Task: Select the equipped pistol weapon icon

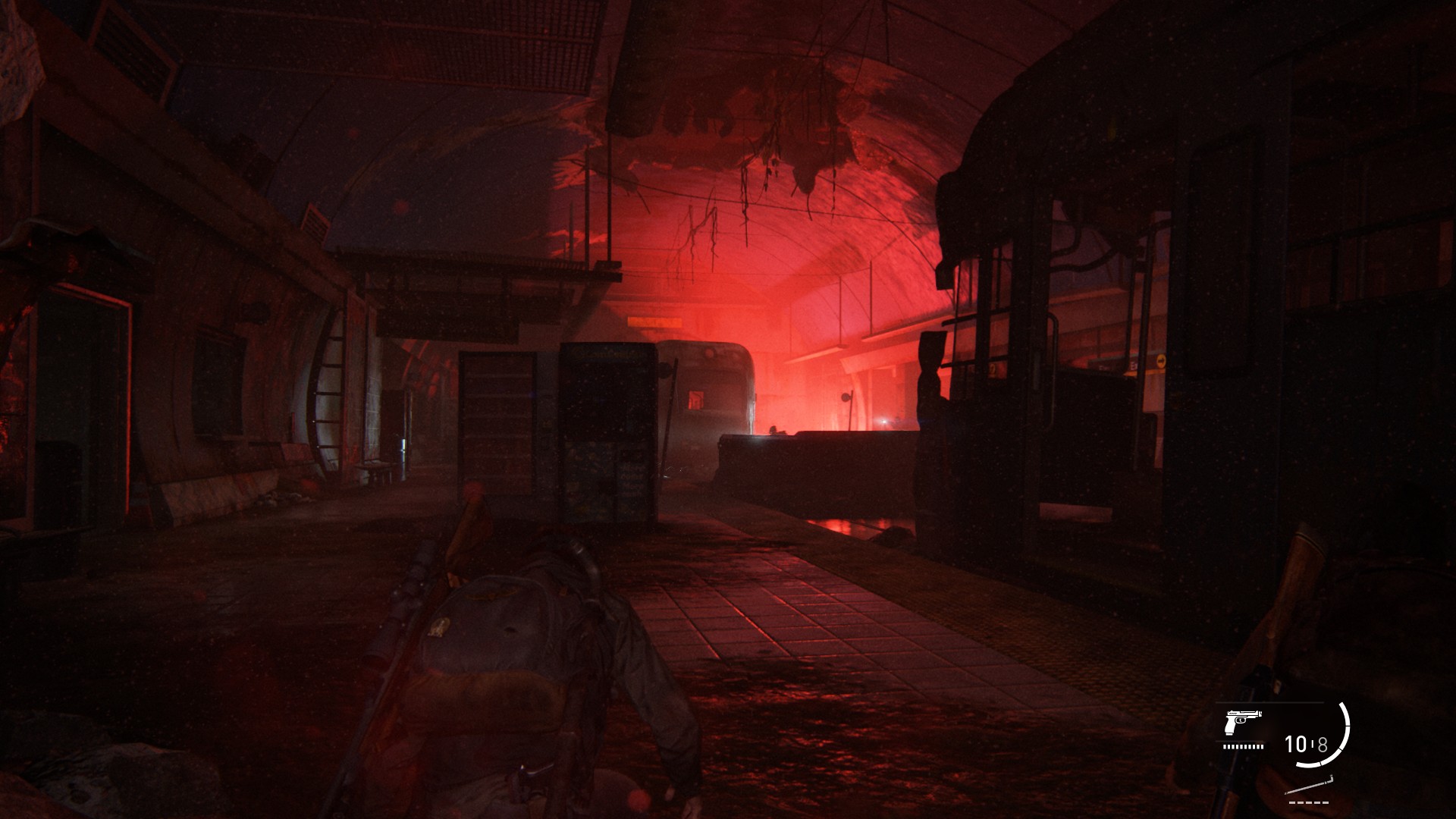Action: (x=1242, y=723)
